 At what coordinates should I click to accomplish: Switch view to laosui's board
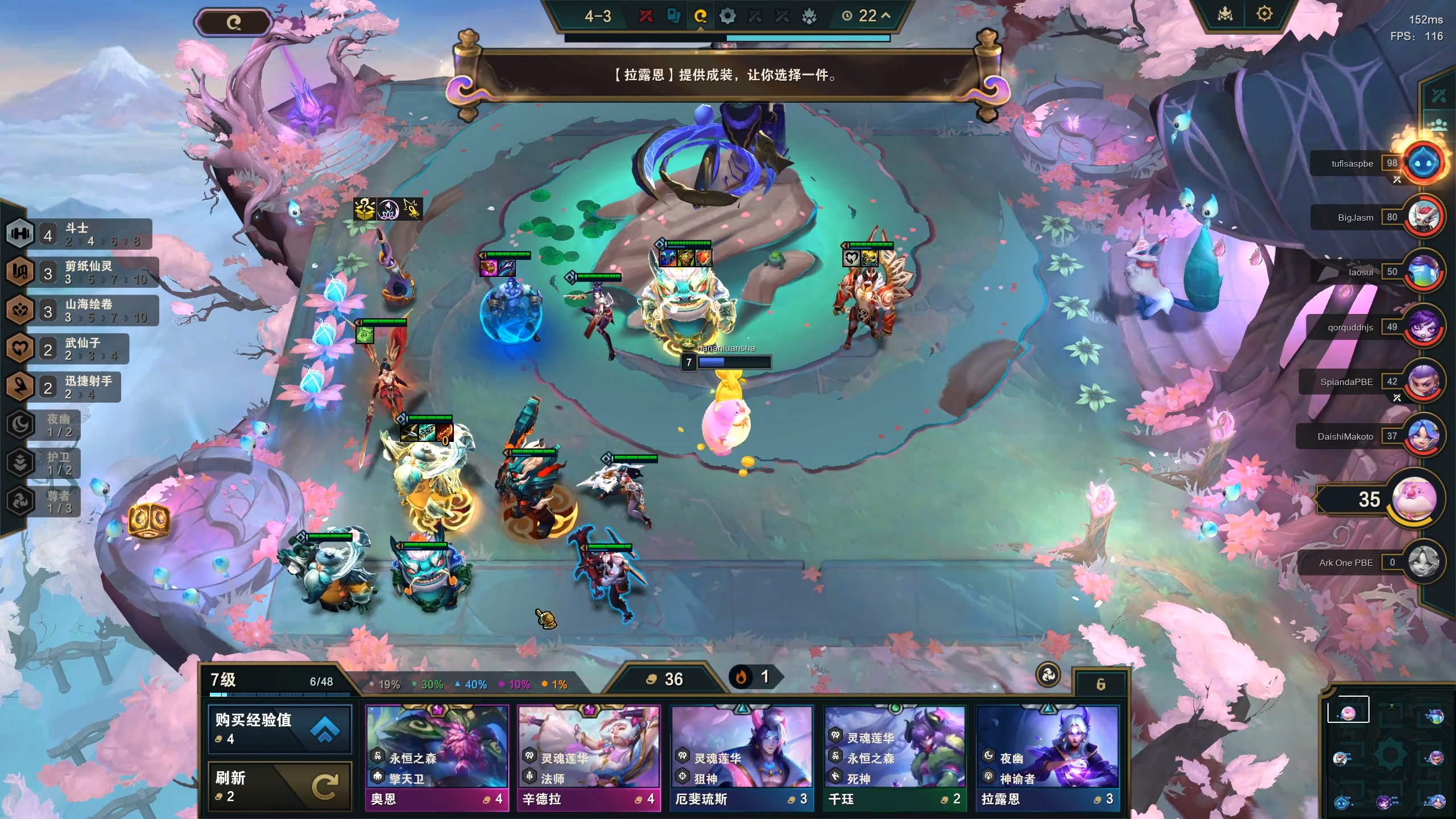point(1424,272)
